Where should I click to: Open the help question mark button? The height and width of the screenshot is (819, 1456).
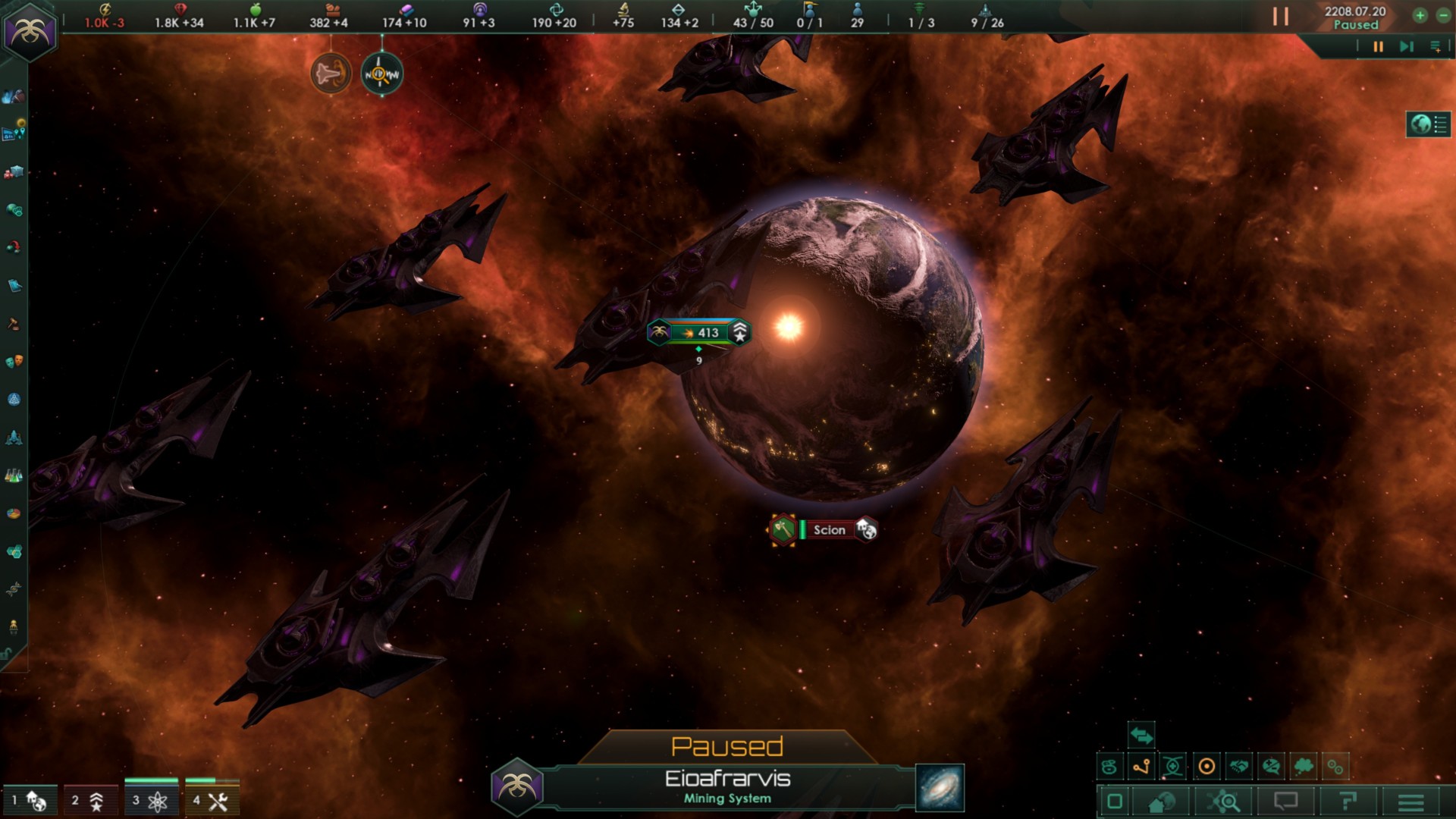tap(1348, 802)
